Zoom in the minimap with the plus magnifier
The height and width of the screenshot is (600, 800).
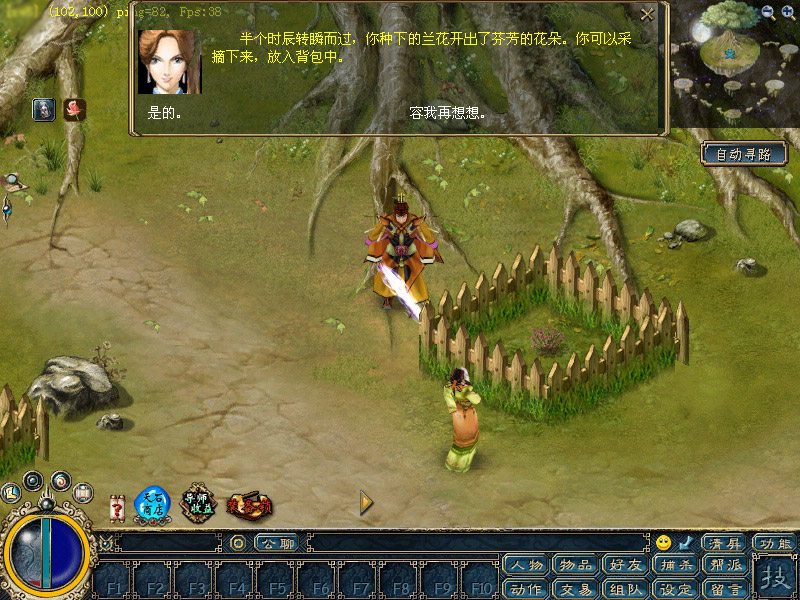tap(788, 12)
